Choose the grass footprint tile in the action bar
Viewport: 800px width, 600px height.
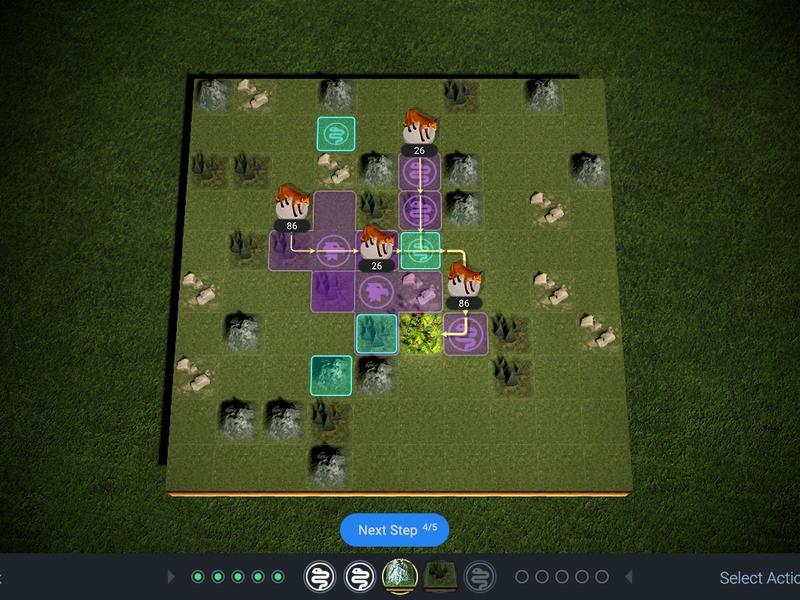pyautogui.click(x=440, y=576)
